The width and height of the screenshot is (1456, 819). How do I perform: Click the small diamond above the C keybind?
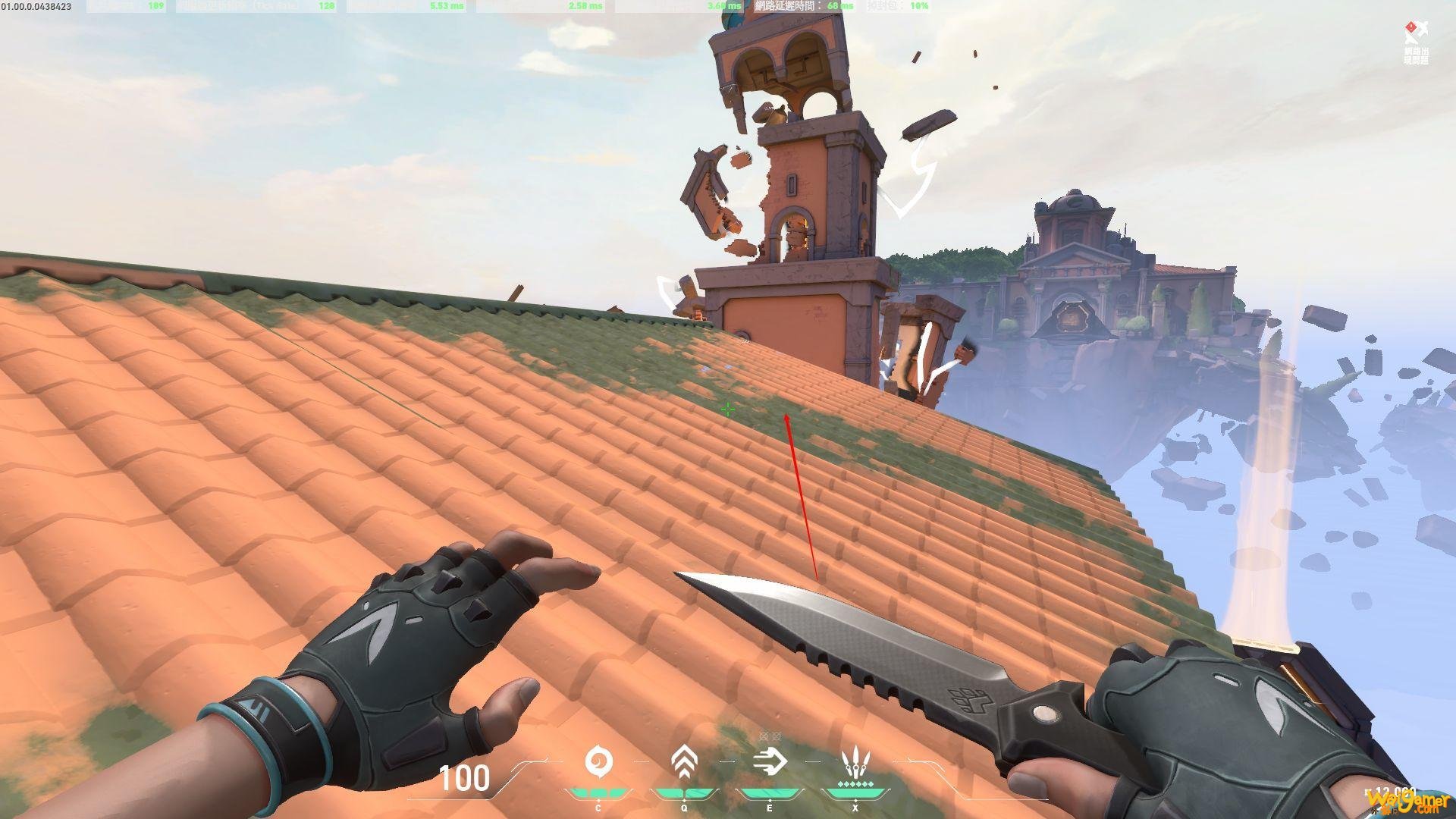click(x=598, y=799)
